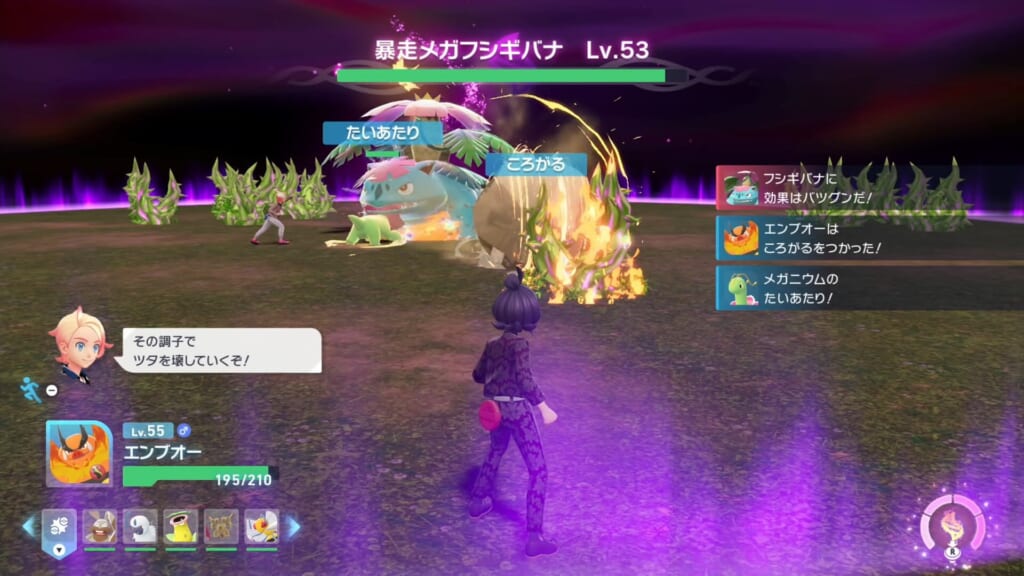Viewport: 1024px width, 576px height.
Task: Click the party bar's left arrow
Action: (x=28, y=526)
